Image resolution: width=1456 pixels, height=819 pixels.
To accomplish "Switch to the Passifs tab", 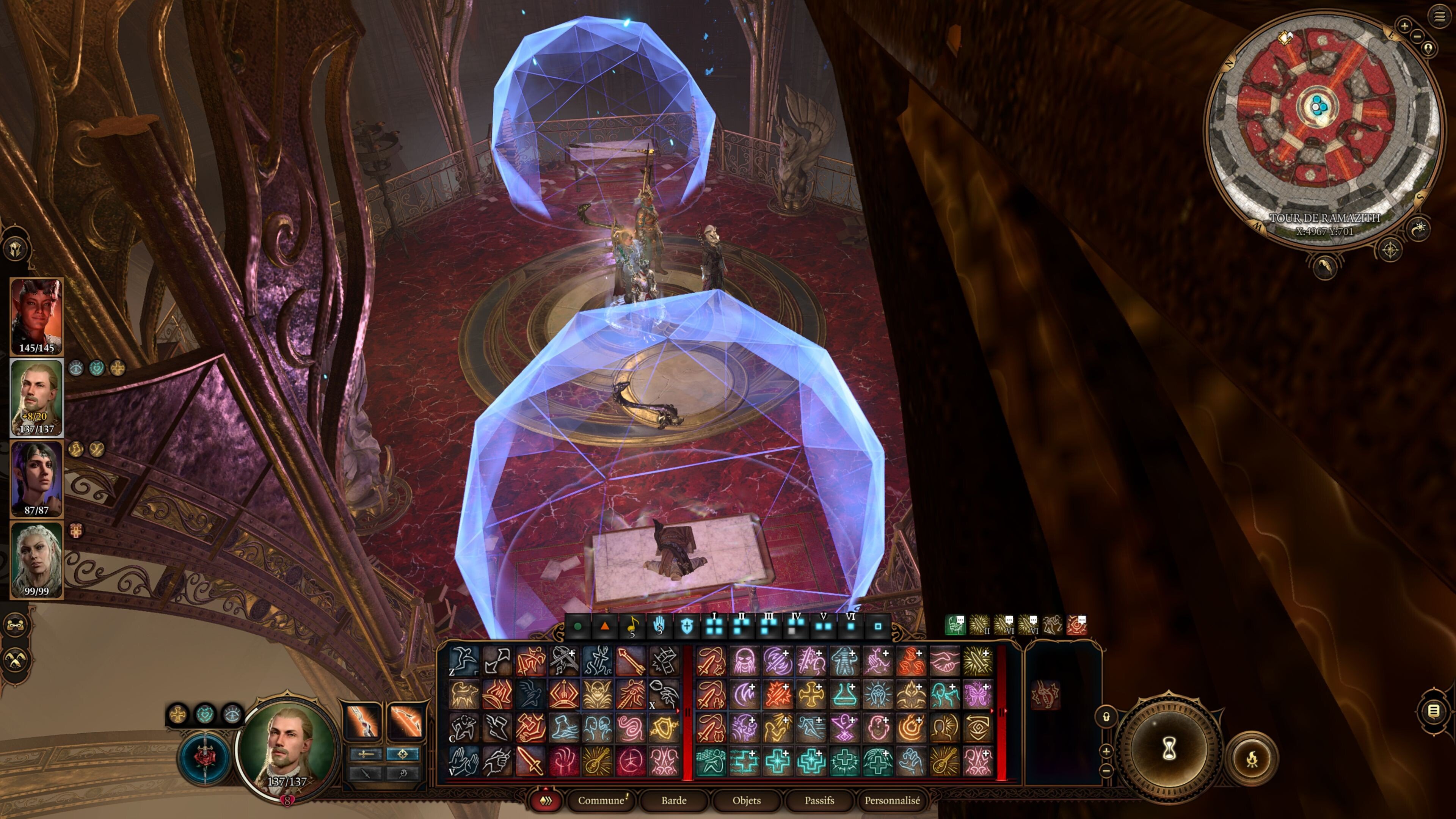I will coord(819,801).
